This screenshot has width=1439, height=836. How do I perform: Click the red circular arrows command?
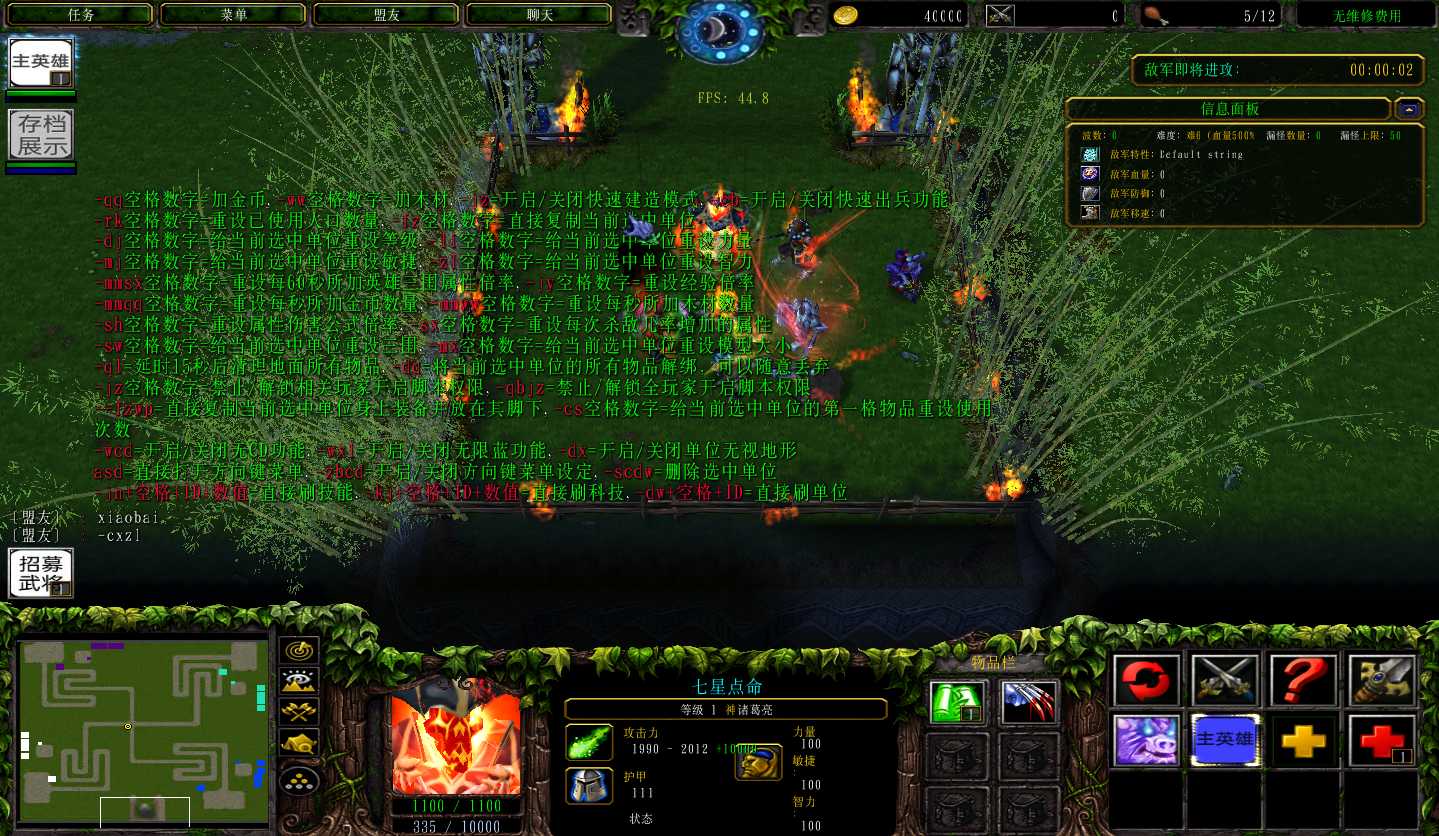[x=1146, y=682]
